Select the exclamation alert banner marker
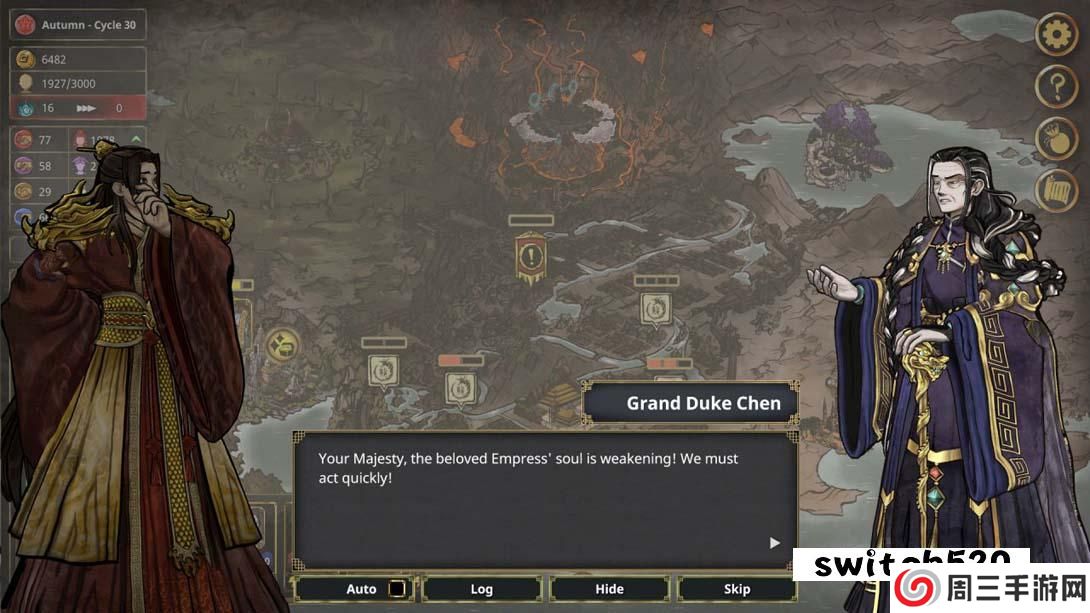1090x613 pixels. pyautogui.click(x=530, y=256)
